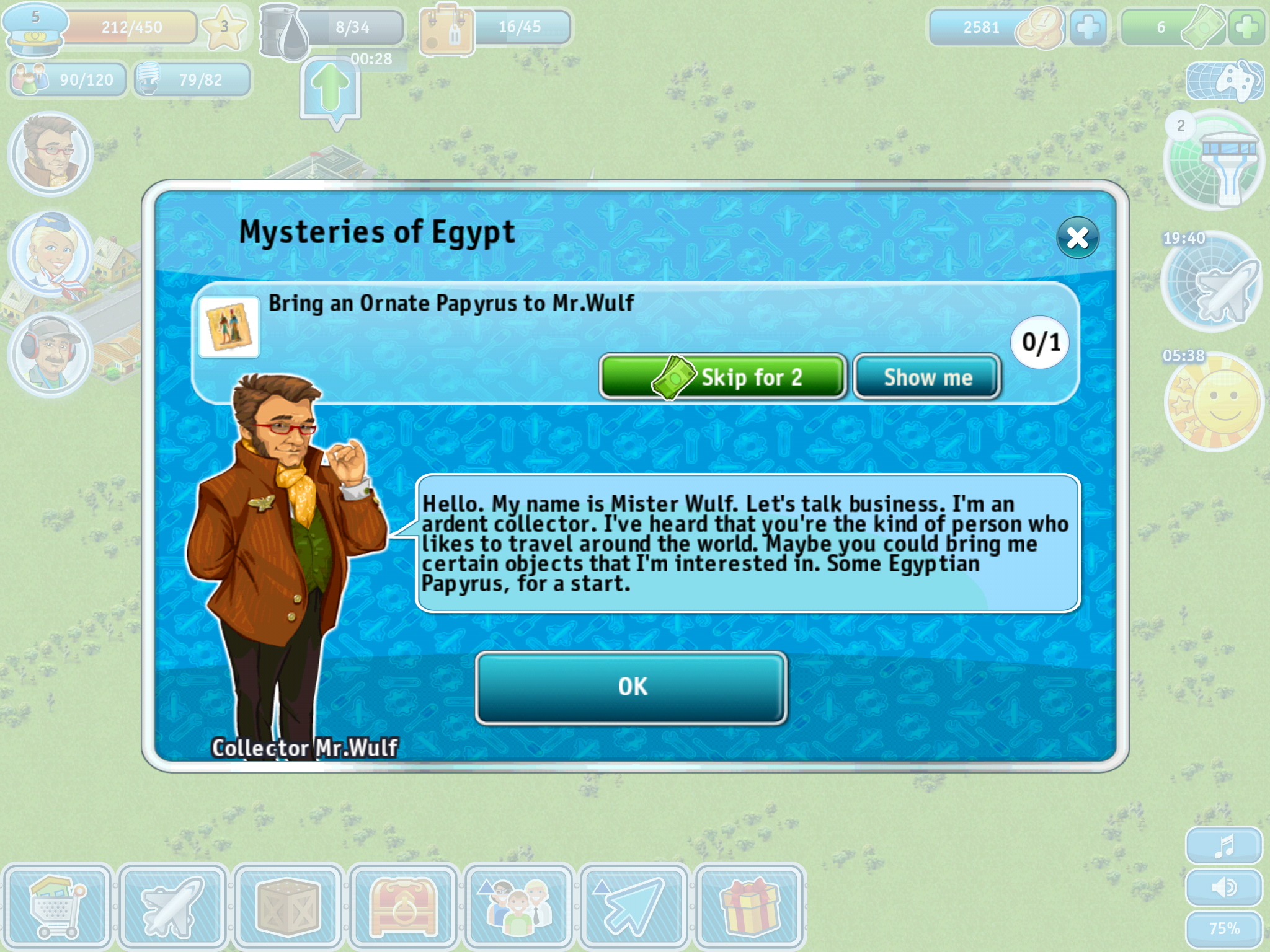
Task: Toggle the music note button
Action: (1224, 845)
